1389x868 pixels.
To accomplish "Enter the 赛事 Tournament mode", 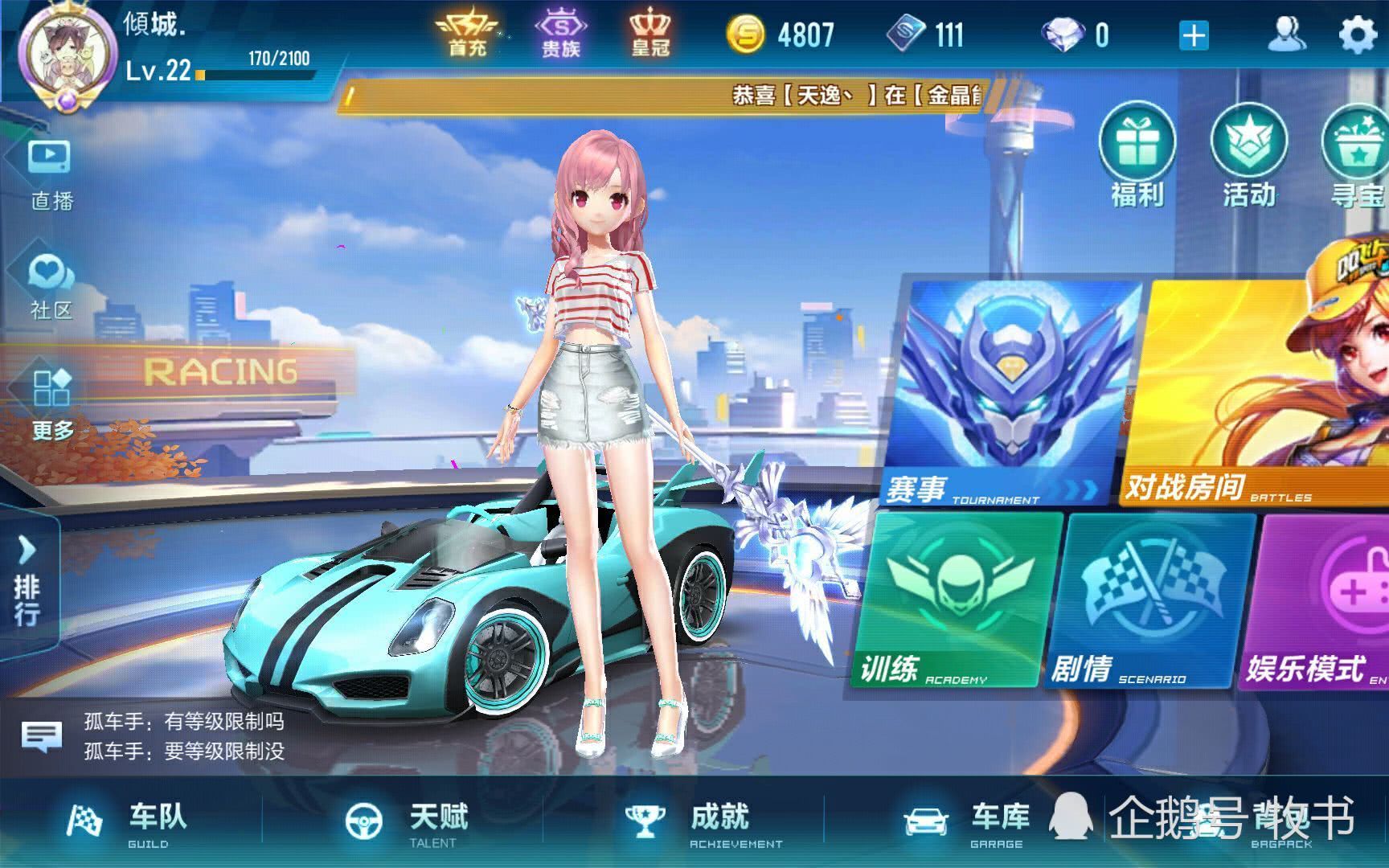I will pyautogui.click(x=1013, y=392).
